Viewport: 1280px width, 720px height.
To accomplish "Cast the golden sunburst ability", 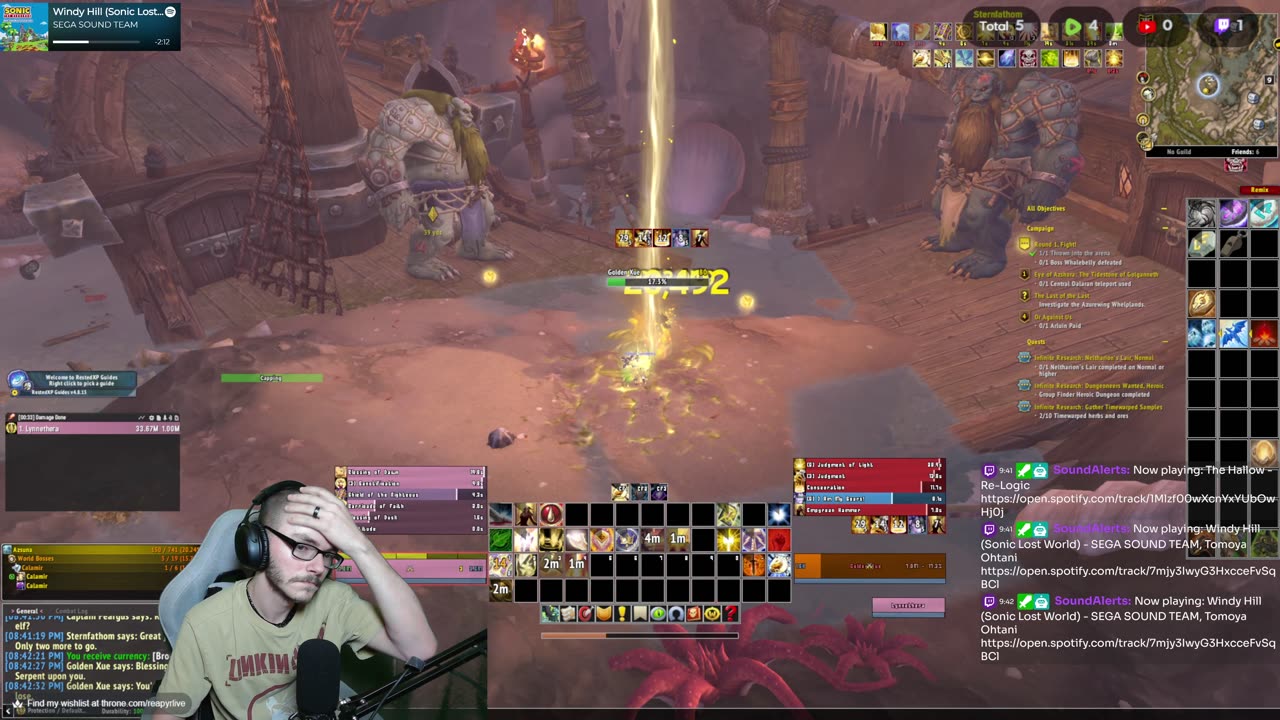I will pos(728,540).
